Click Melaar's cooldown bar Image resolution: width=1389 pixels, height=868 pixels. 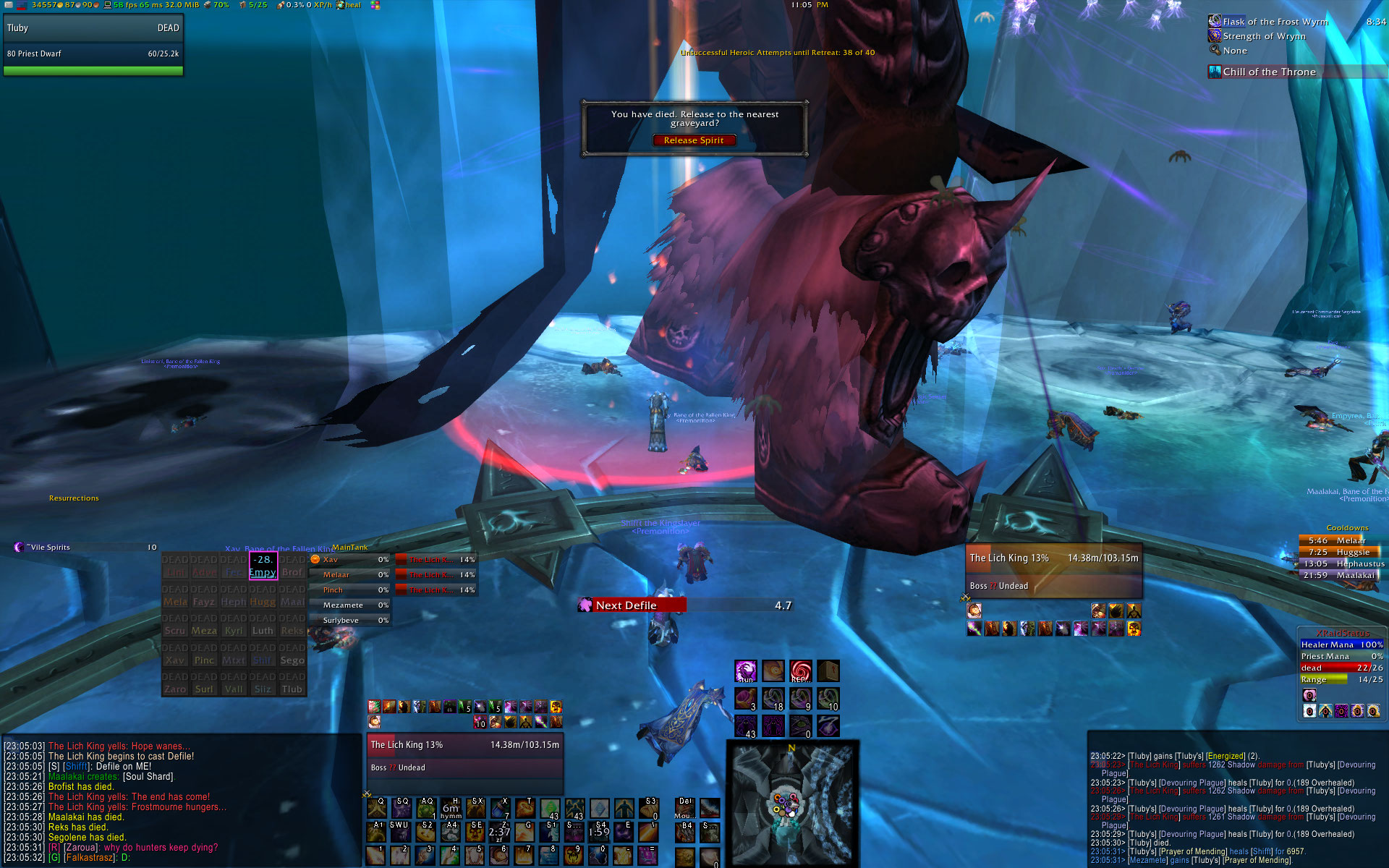1338,540
